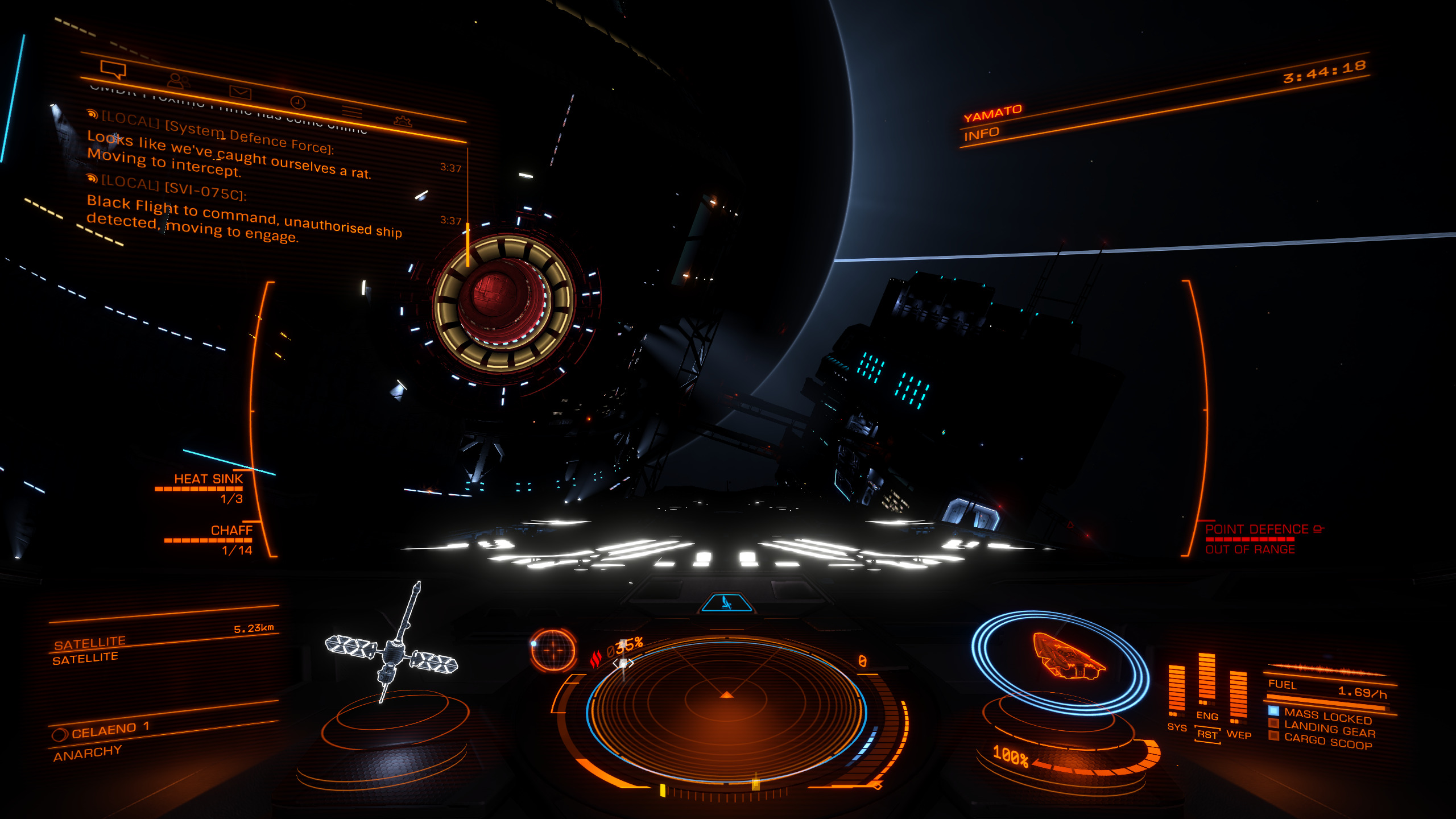The image size is (1456, 819).
Task: Open the YAMATO info panel
Action: click(x=992, y=122)
